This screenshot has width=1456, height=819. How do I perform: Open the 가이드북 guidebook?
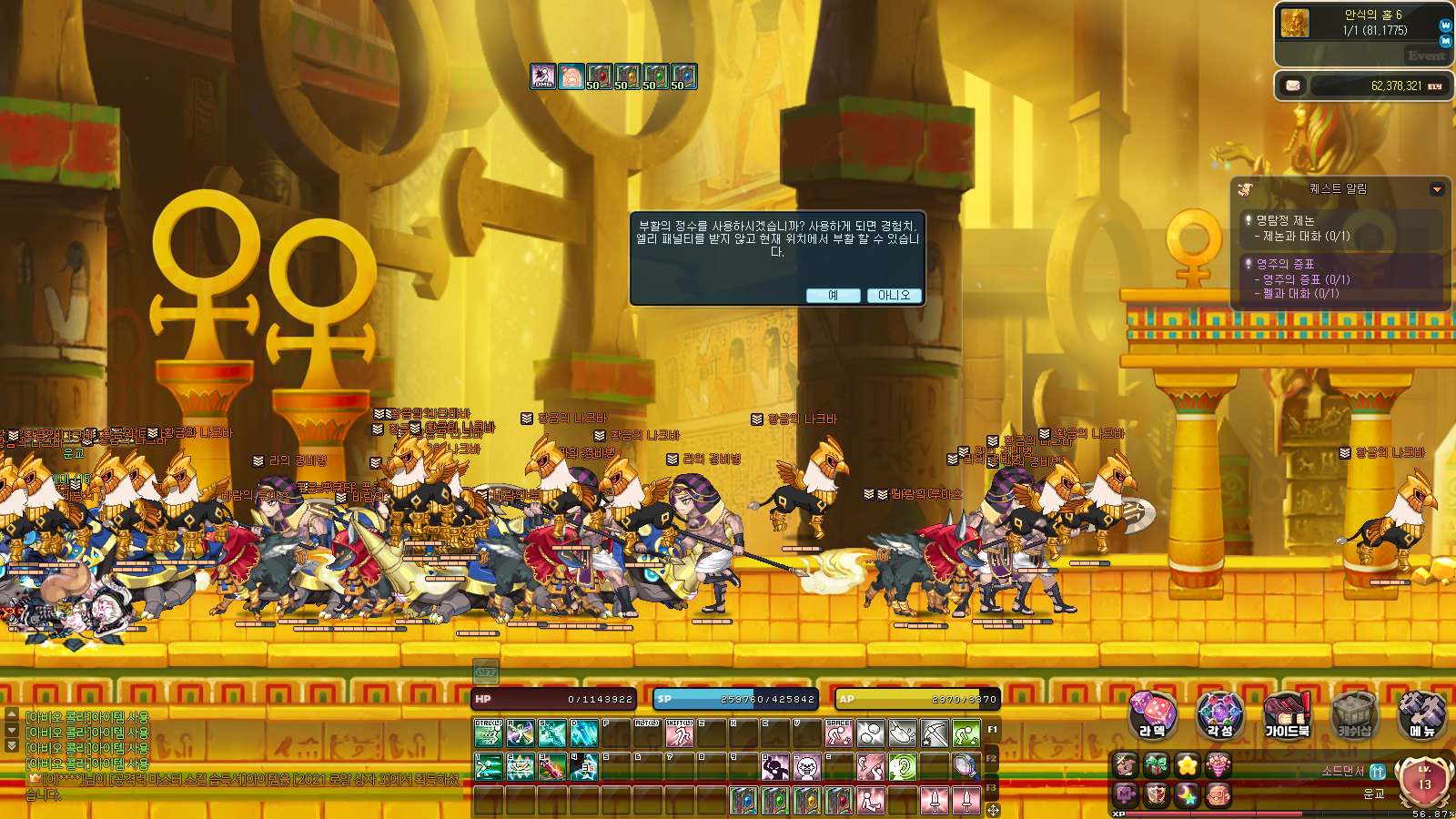1287,714
